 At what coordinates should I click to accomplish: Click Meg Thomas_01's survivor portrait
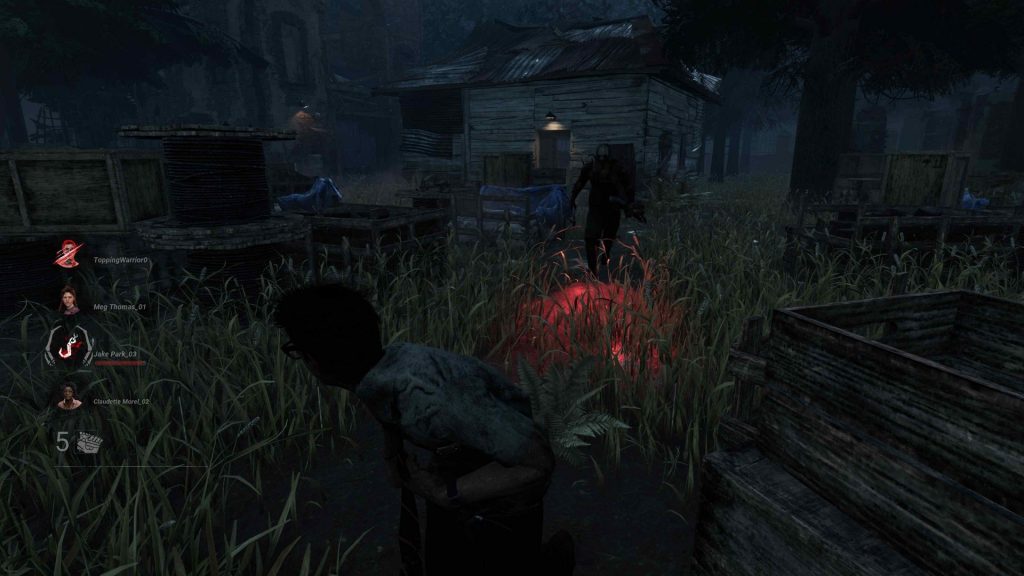click(x=68, y=300)
